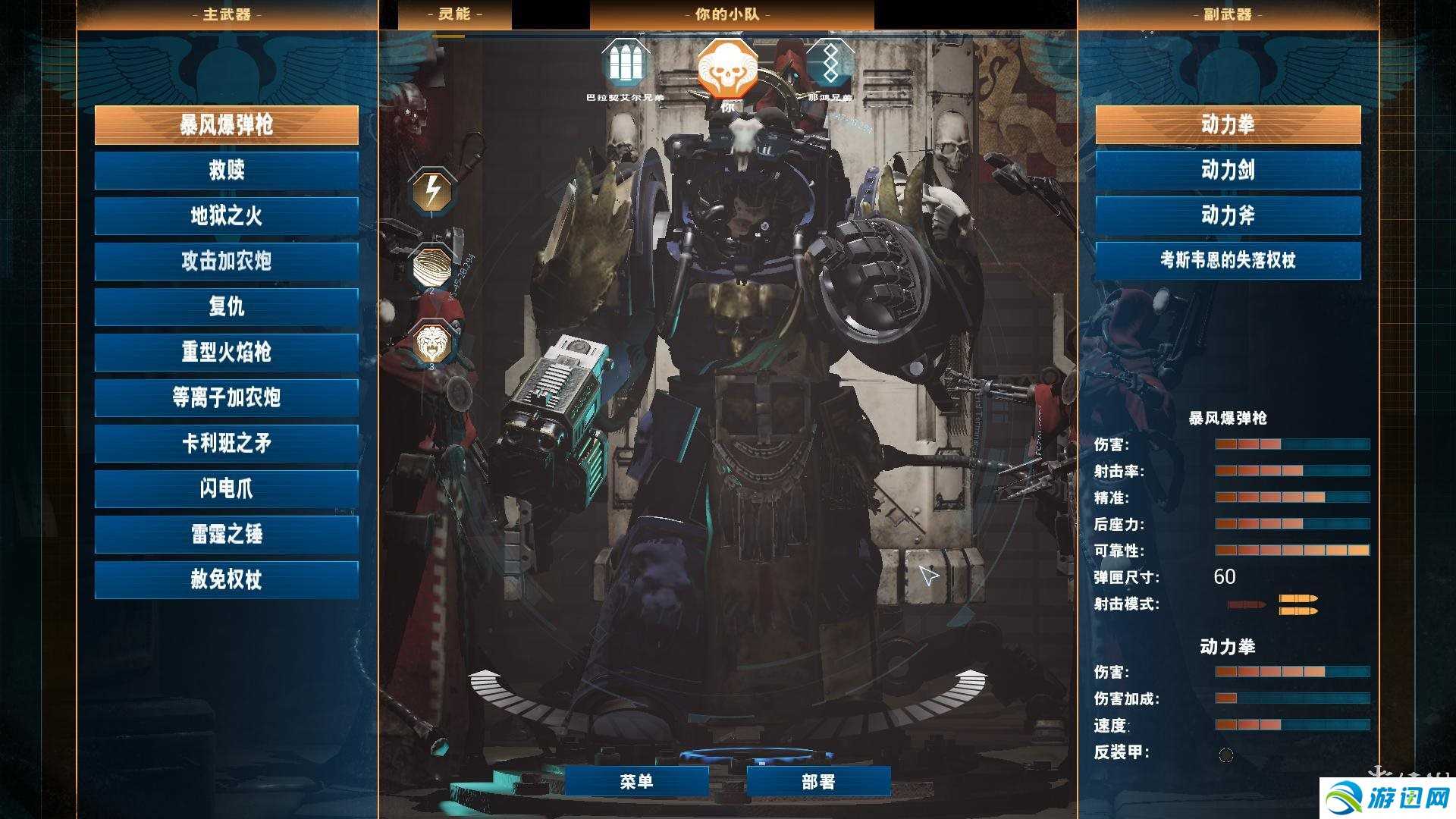Pick 考斯韦恩的失落权杖
The image size is (1456, 819).
pyautogui.click(x=1228, y=261)
